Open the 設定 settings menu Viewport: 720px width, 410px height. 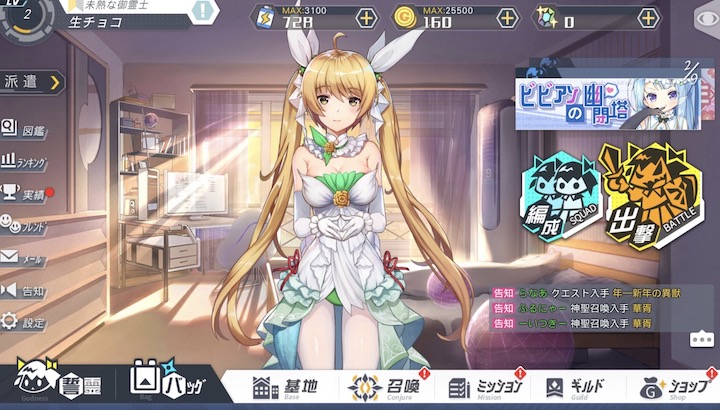[x=24, y=323]
